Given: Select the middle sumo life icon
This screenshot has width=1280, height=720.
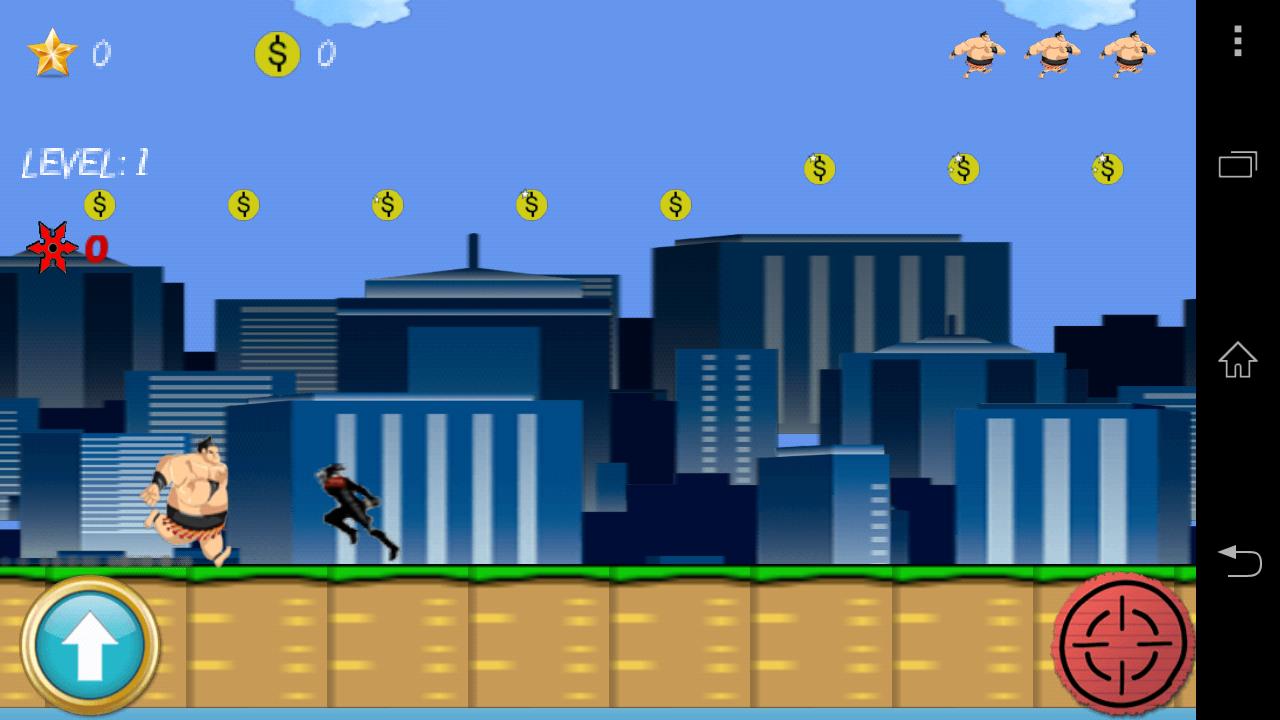Looking at the screenshot, I should pyautogui.click(x=1052, y=52).
